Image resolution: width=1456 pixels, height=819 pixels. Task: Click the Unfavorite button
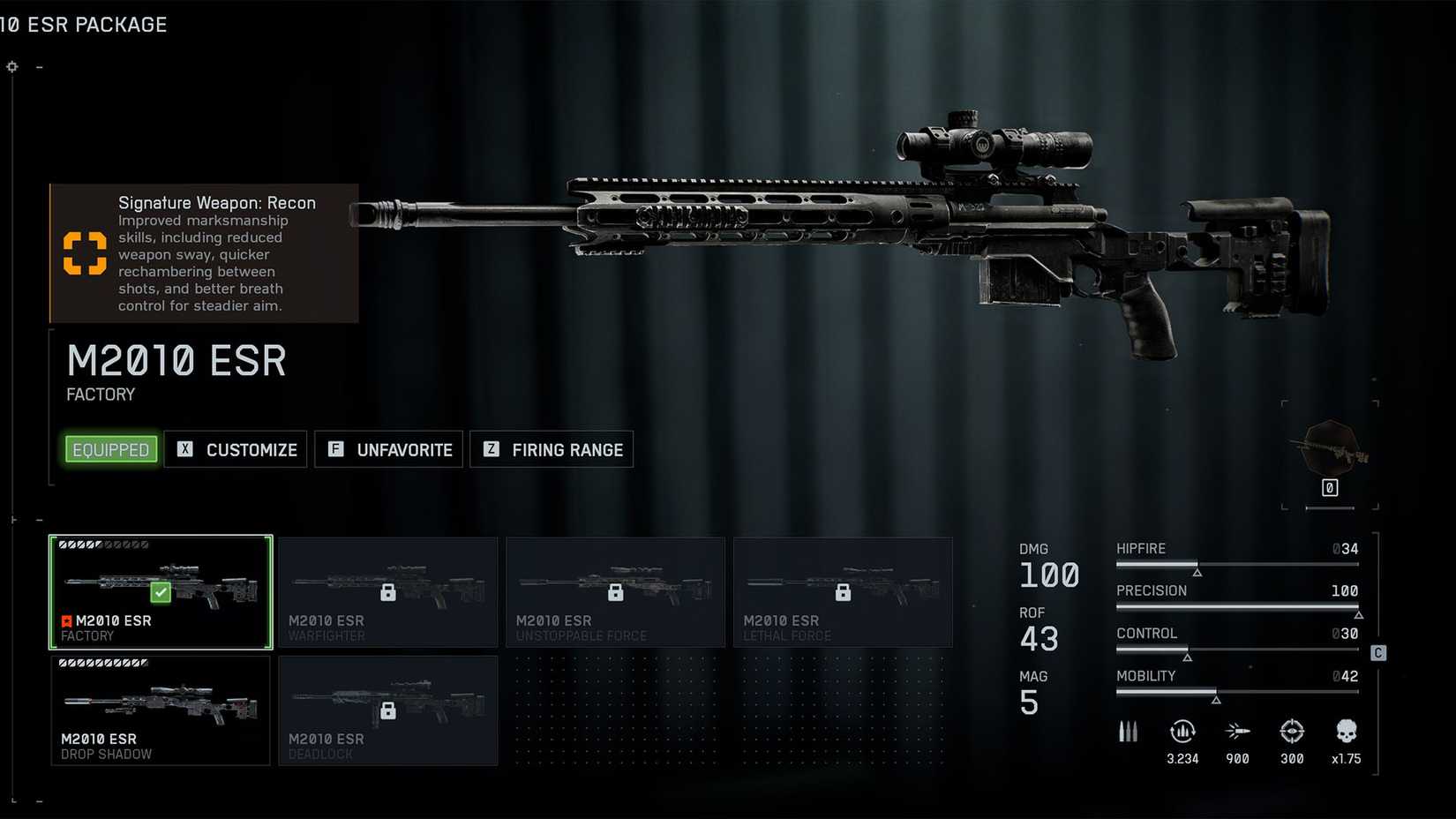click(389, 449)
